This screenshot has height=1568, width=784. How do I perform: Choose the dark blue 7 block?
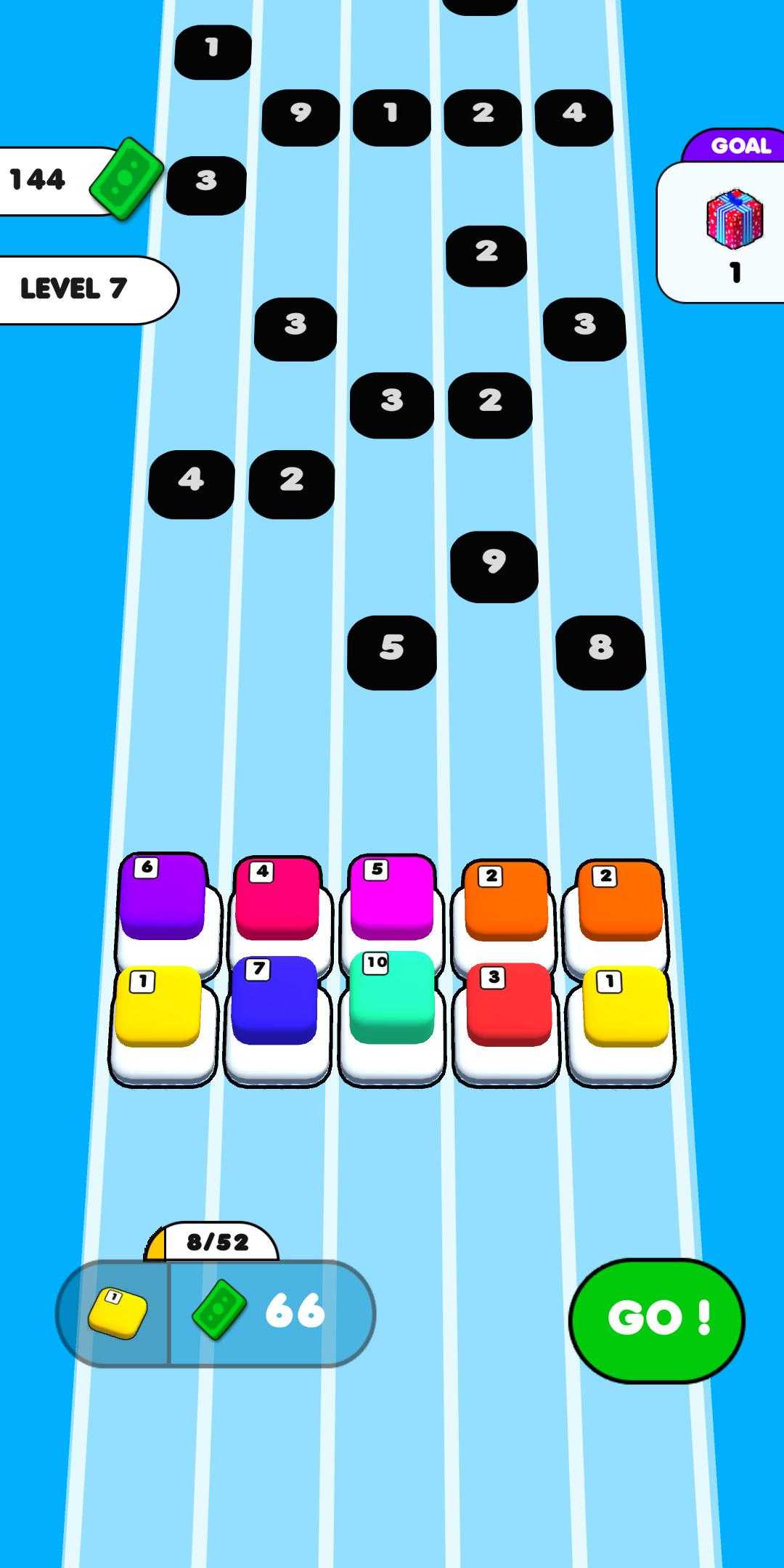(274, 1000)
